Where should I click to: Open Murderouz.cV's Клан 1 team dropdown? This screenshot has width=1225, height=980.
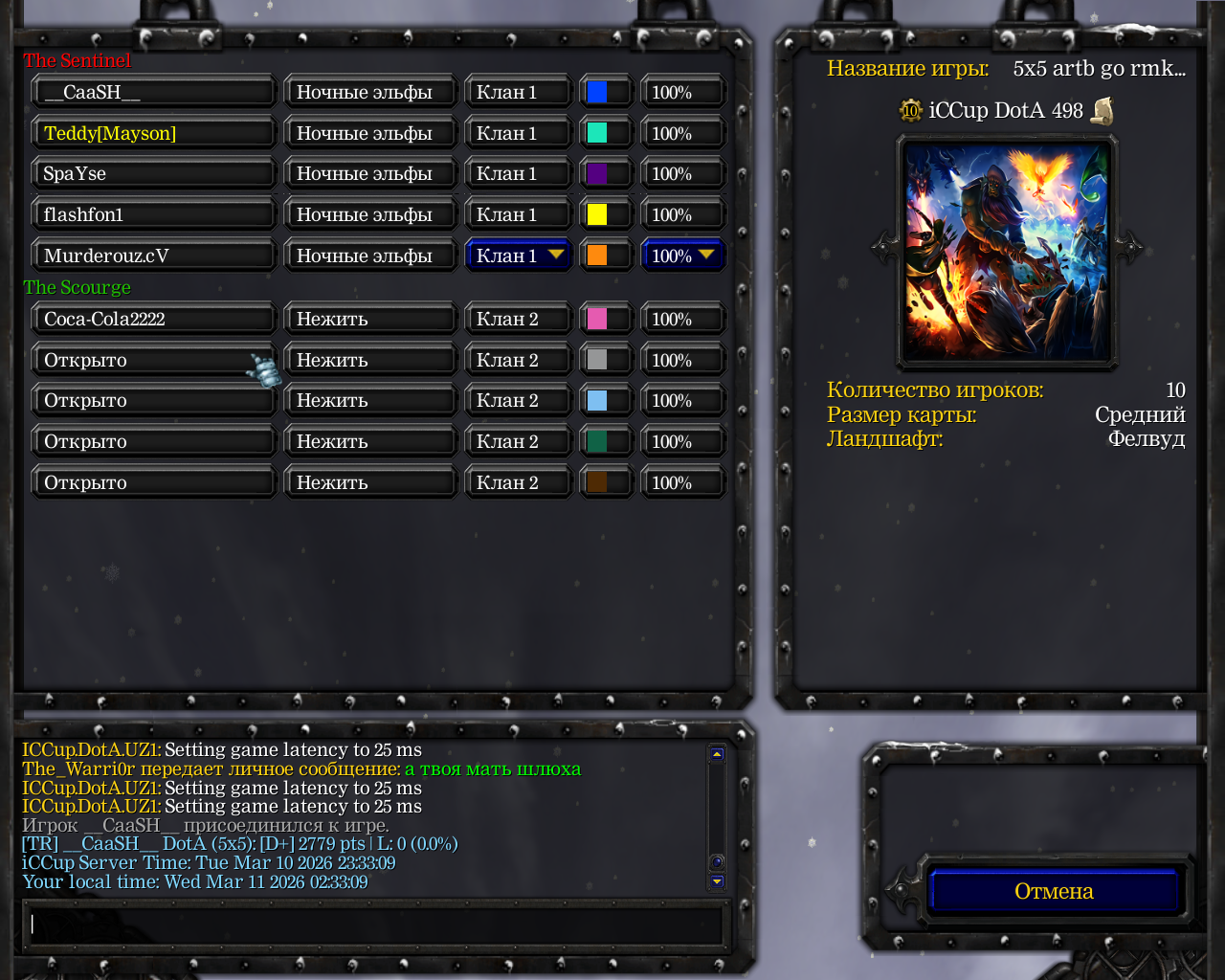click(519, 256)
